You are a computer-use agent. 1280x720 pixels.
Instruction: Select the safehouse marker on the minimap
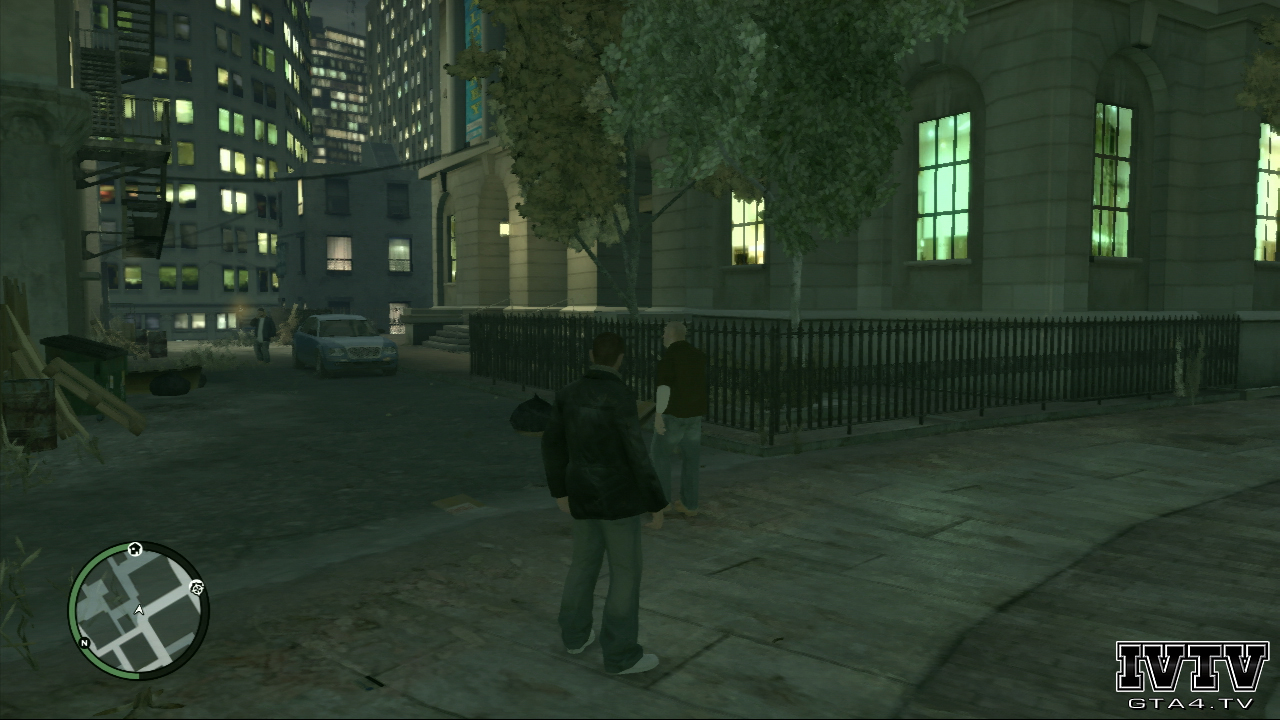135,549
